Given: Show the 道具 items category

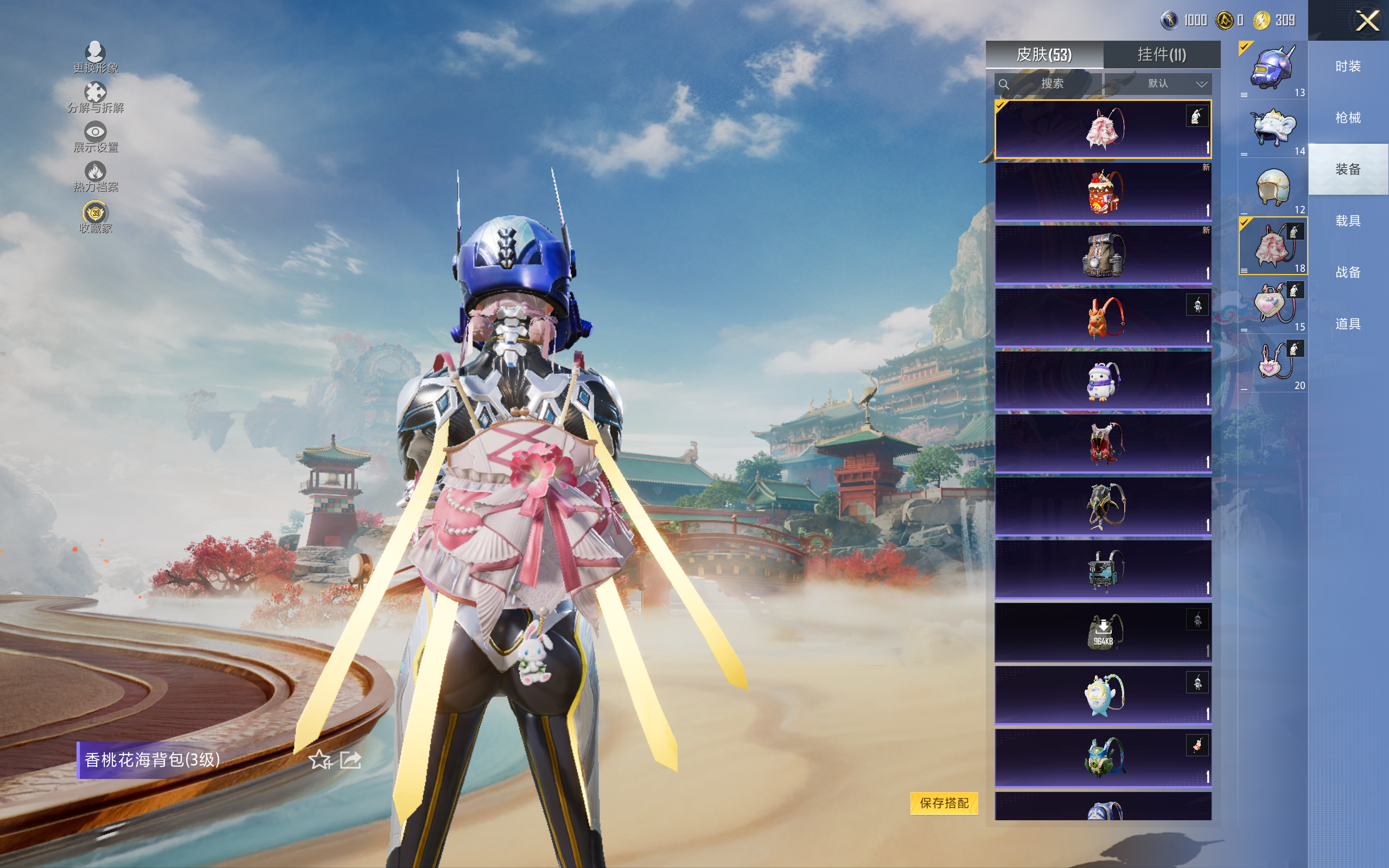Looking at the screenshot, I should coord(1348,324).
